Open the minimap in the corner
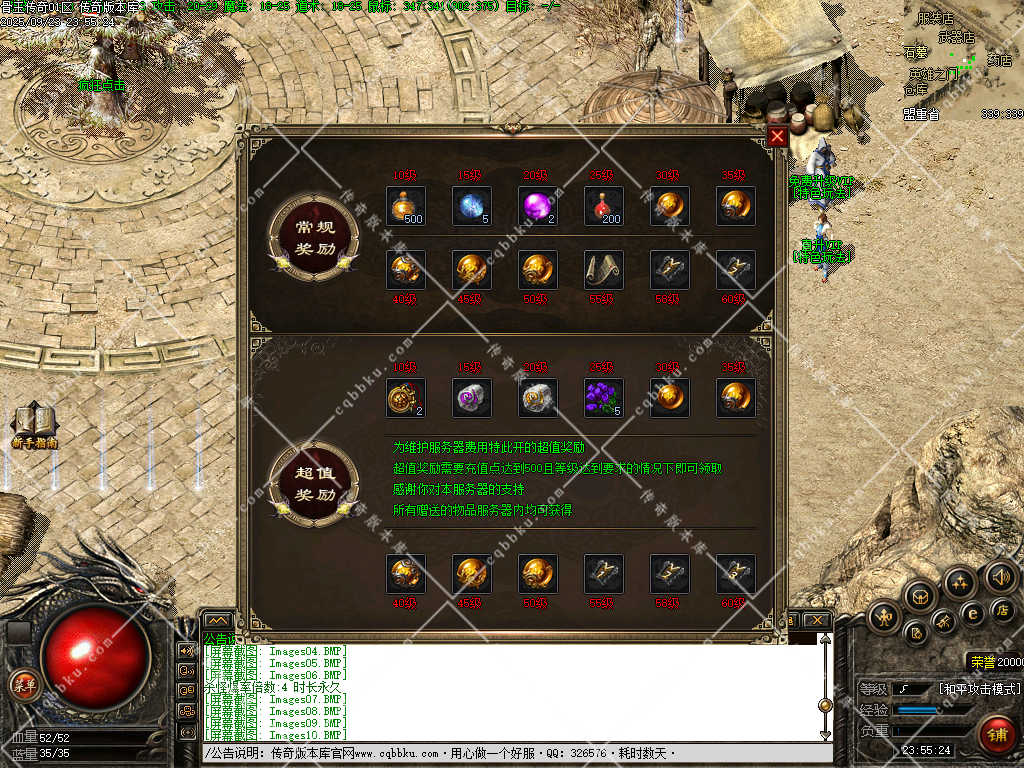This screenshot has height=768, width=1024. click(962, 60)
